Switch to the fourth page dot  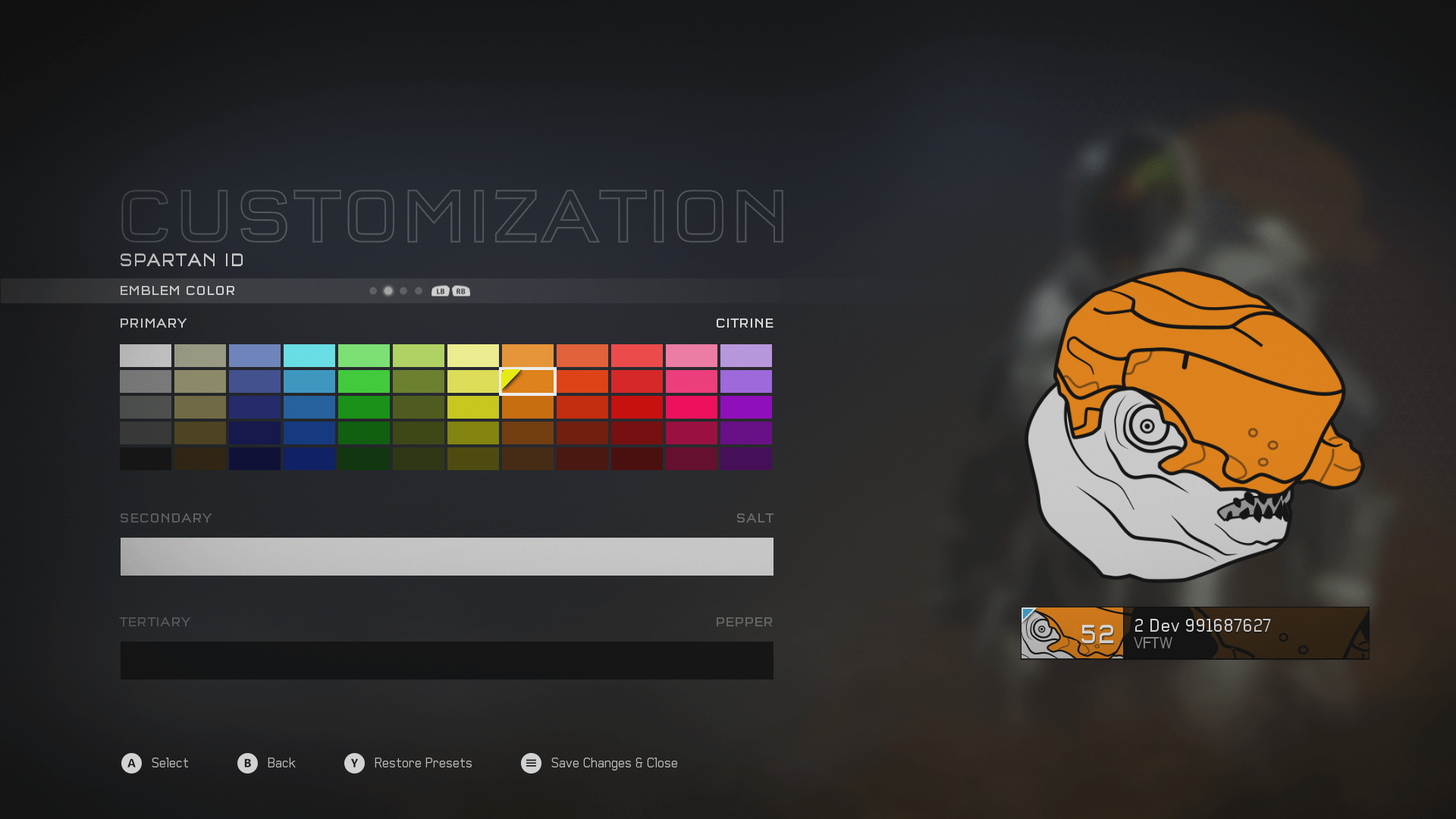coord(419,291)
